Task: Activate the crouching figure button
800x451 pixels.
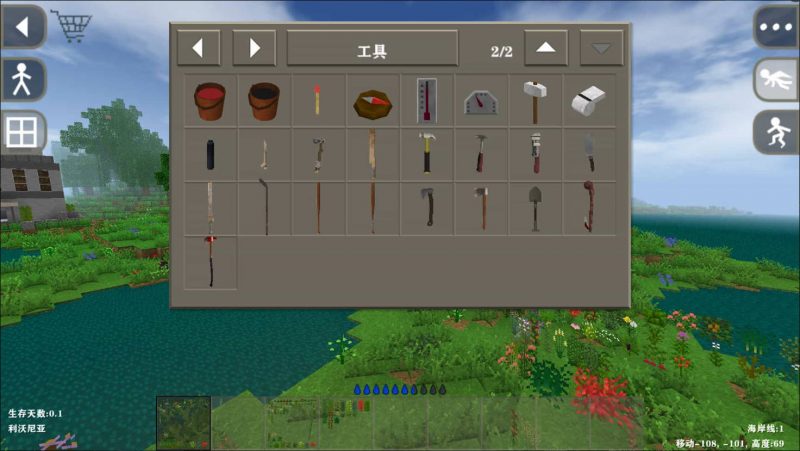Action: pyautogui.click(x=776, y=132)
